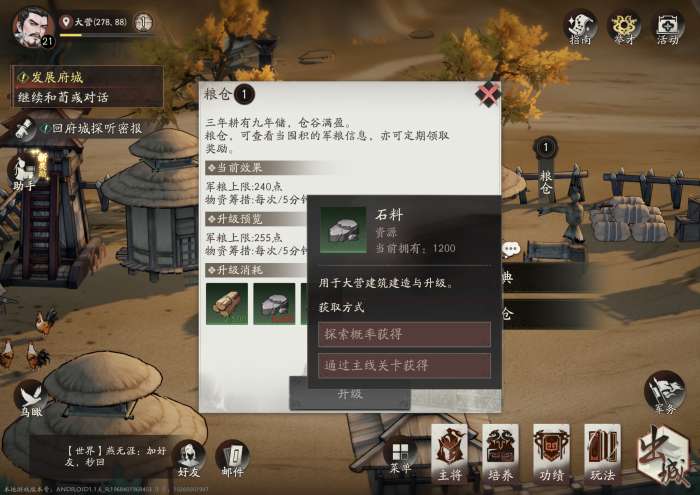The height and width of the screenshot is (495, 700).
Task: Open the 菜单 menu
Action: coord(400,456)
